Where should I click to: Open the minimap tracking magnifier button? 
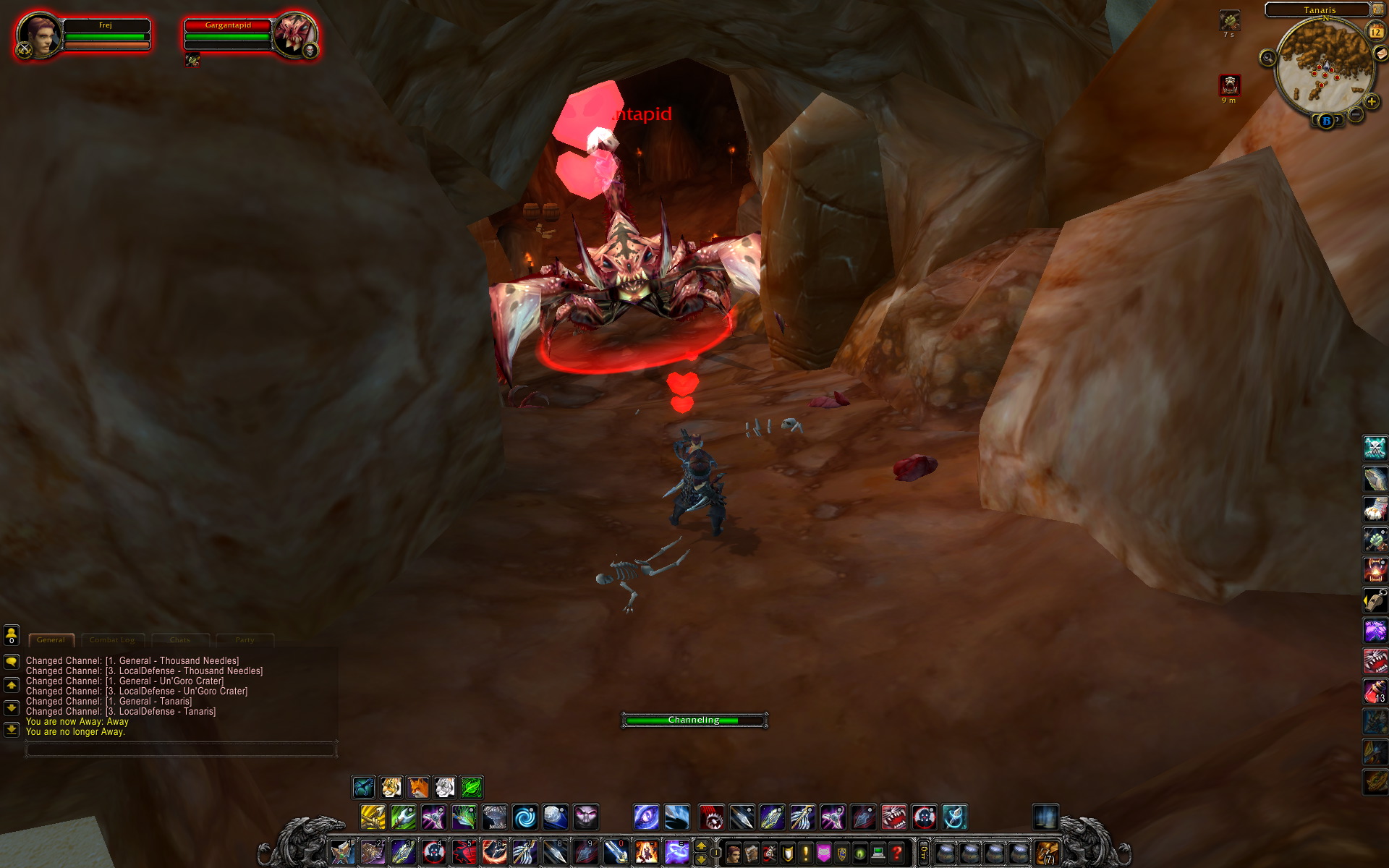coord(1267,58)
